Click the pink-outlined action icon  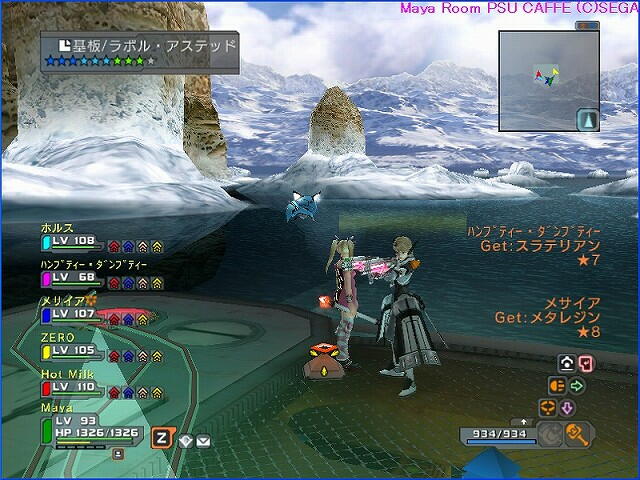(x=586, y=363)
